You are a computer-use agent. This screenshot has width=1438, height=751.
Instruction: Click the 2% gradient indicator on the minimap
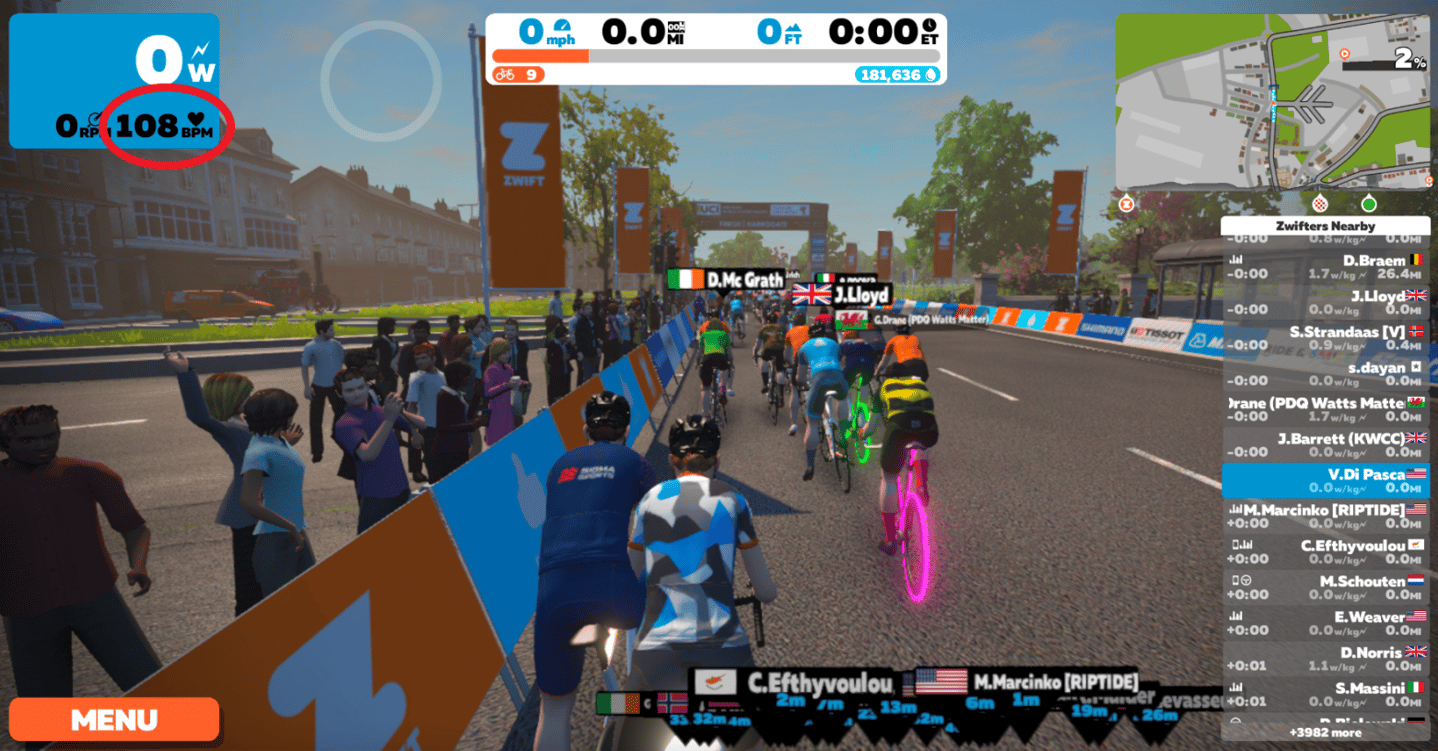pyautogui.click(x=1406, y=57)
